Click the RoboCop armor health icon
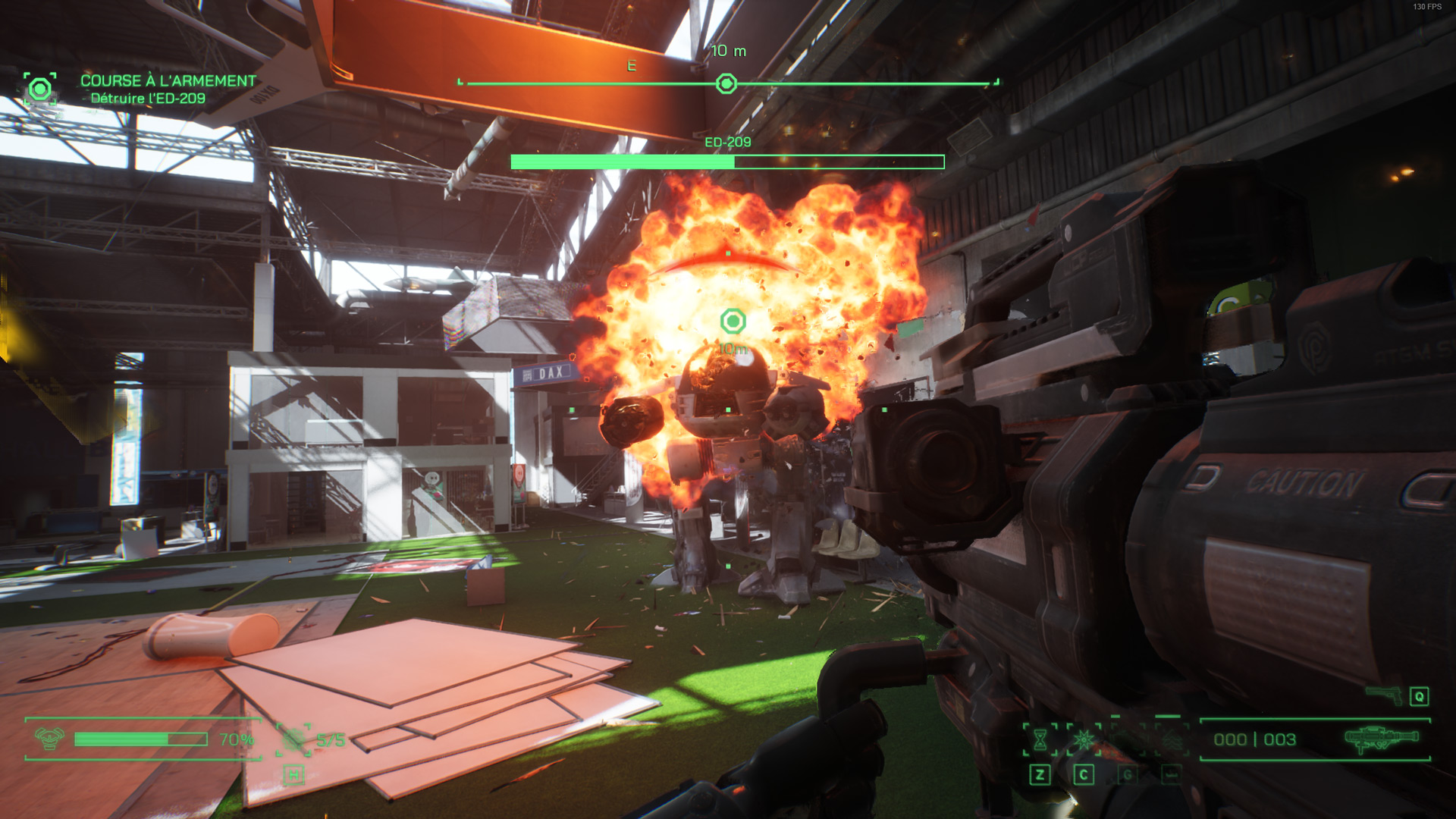 [x=49, y=739]
